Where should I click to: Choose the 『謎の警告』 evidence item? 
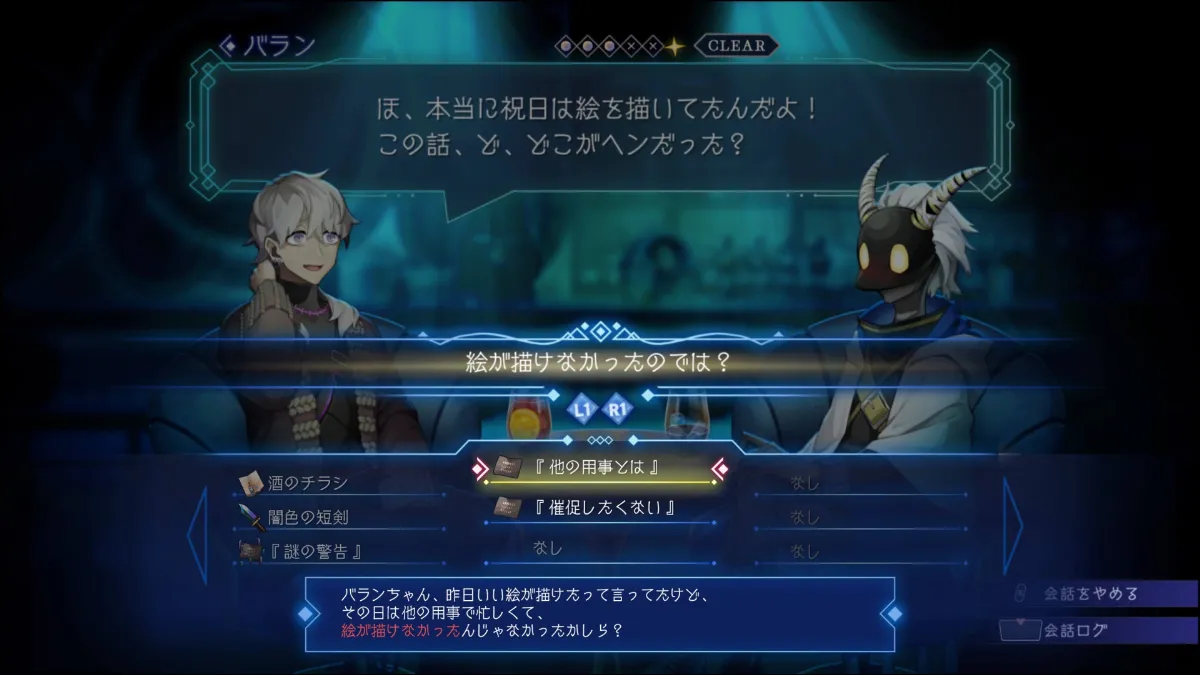pyautogui.click(x=312, y=551)
